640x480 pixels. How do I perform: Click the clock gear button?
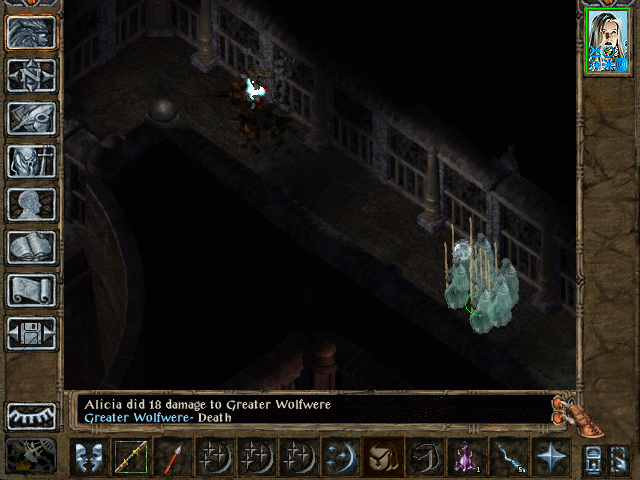pos(31,456)
